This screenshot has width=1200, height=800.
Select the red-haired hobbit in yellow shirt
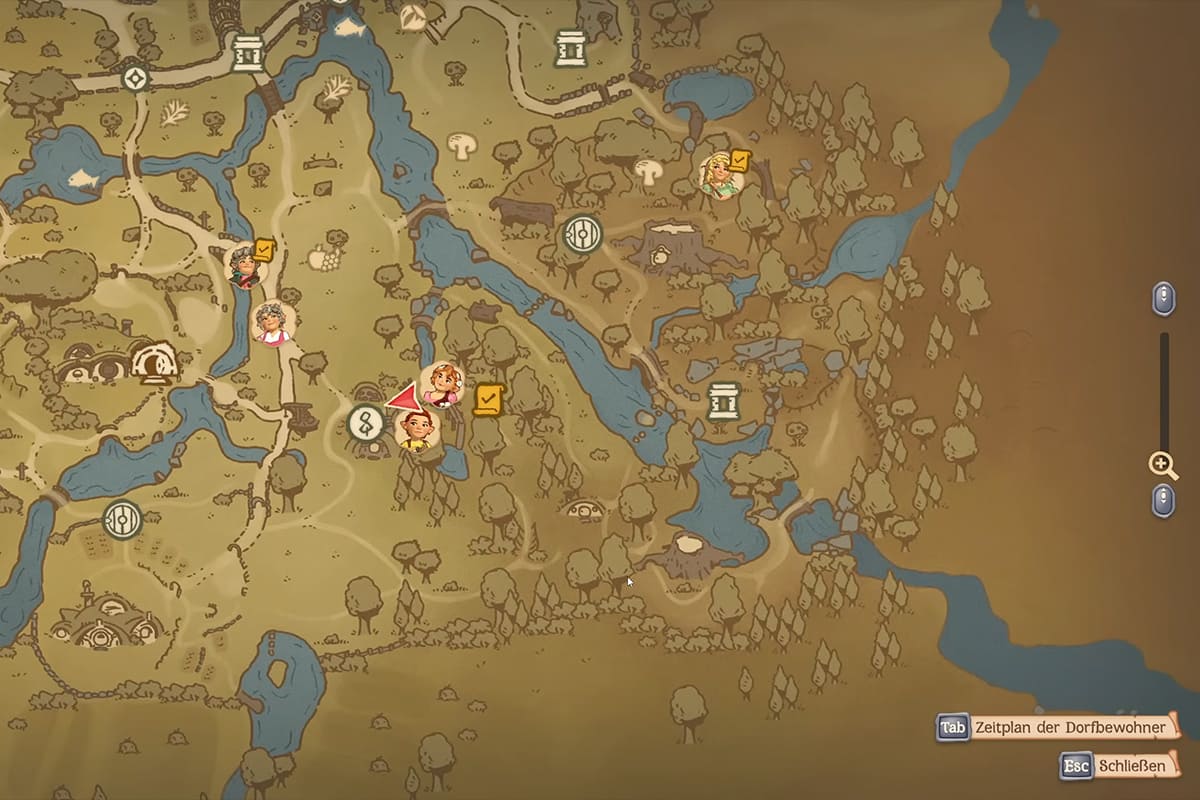pyautogui.click(x=418, y=430)
